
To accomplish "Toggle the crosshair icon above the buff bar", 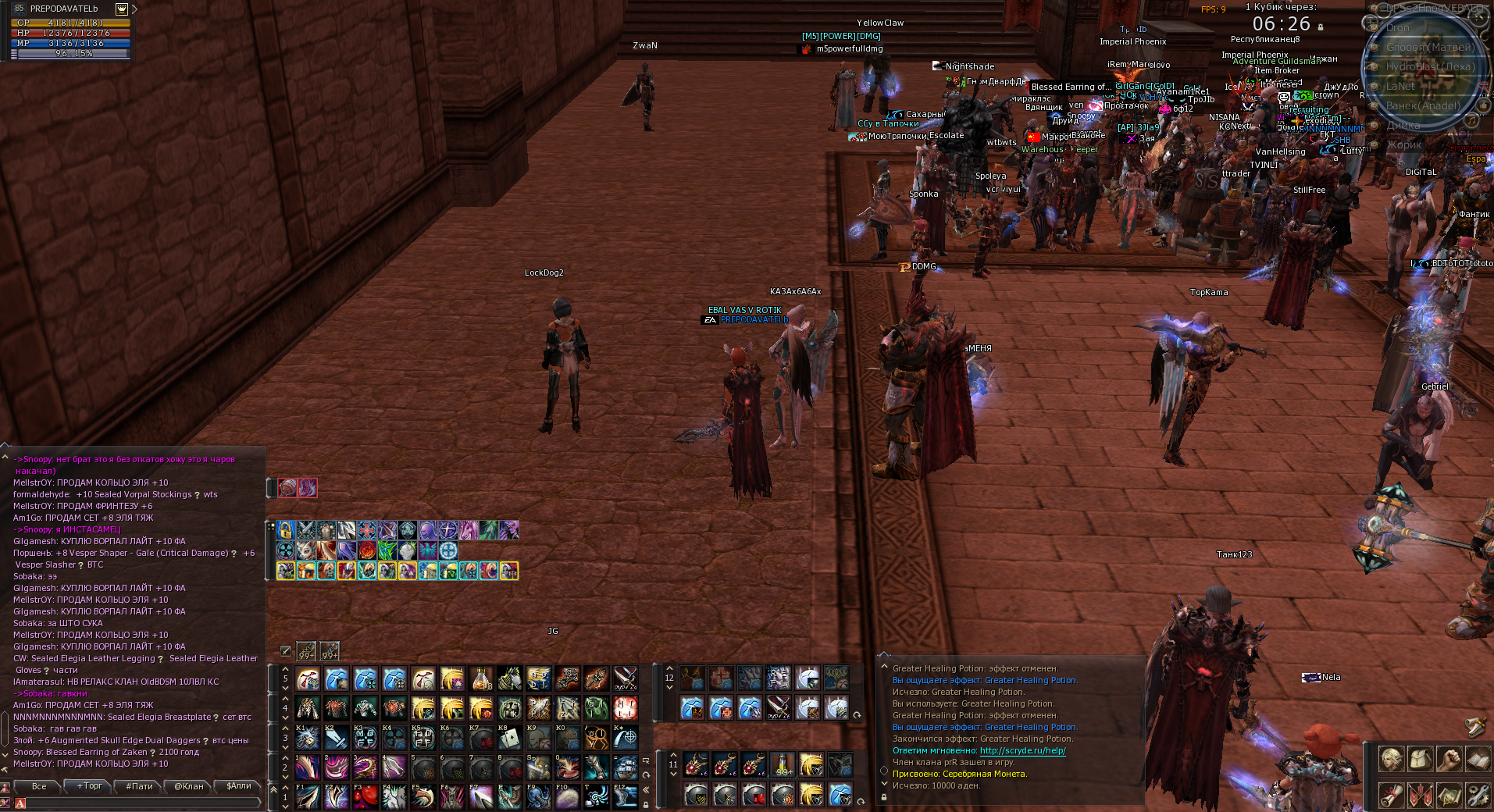I will point(283,651).
